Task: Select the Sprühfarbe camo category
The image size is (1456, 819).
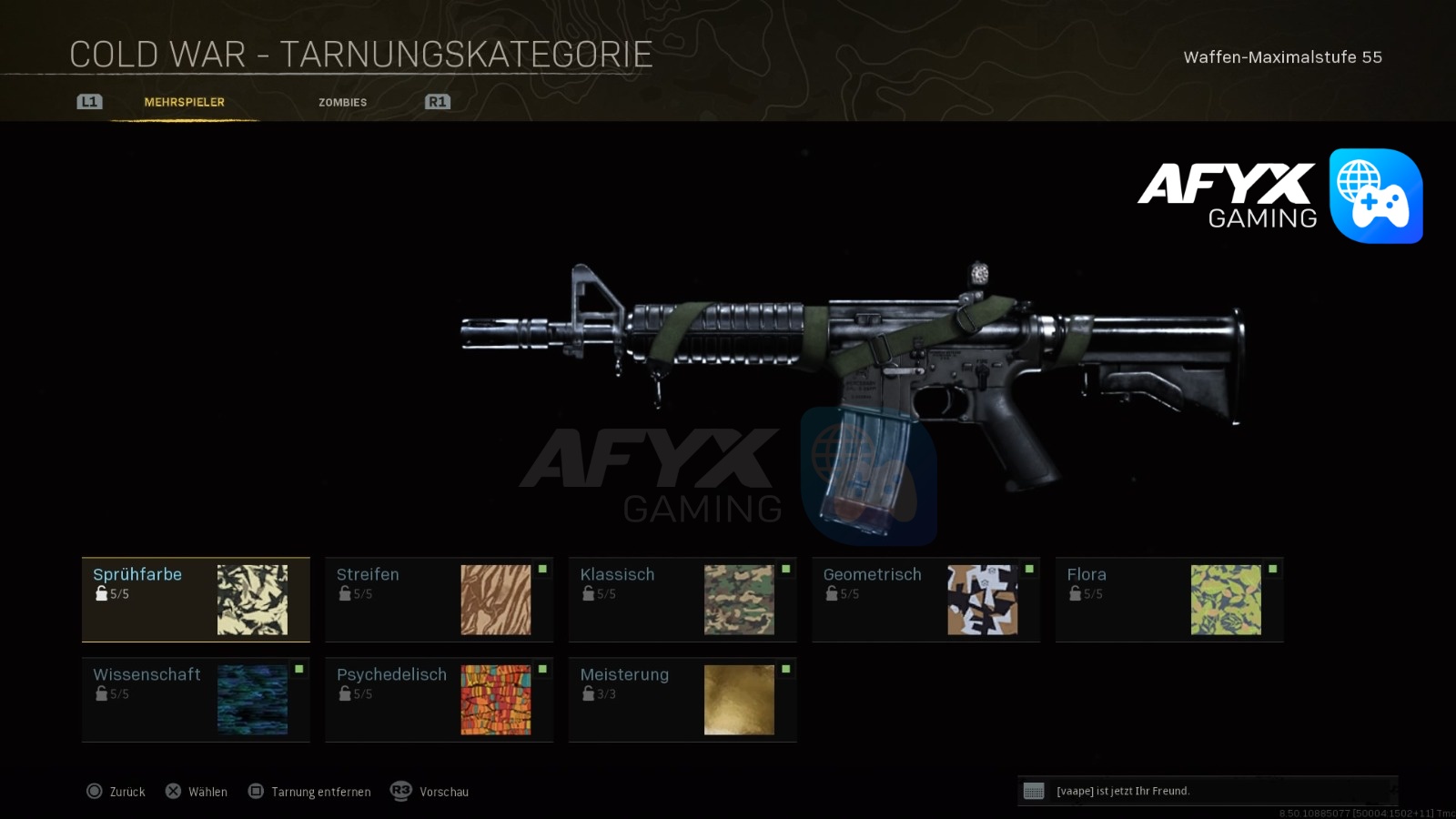Action: [196, 600]
